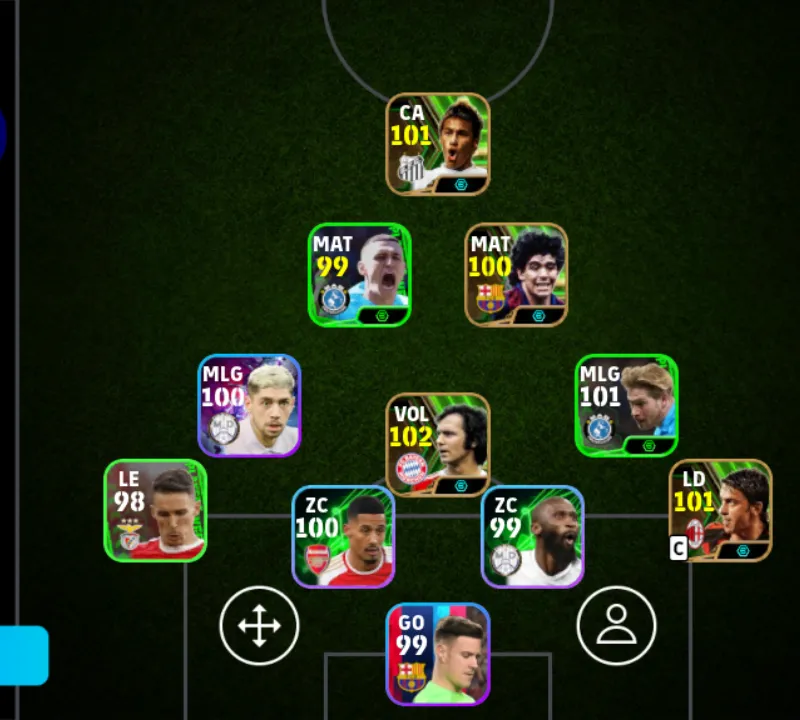The image size is (800, 720).
Task: Pick the MLG 100 midfielder card
Action: coord(249,405)
